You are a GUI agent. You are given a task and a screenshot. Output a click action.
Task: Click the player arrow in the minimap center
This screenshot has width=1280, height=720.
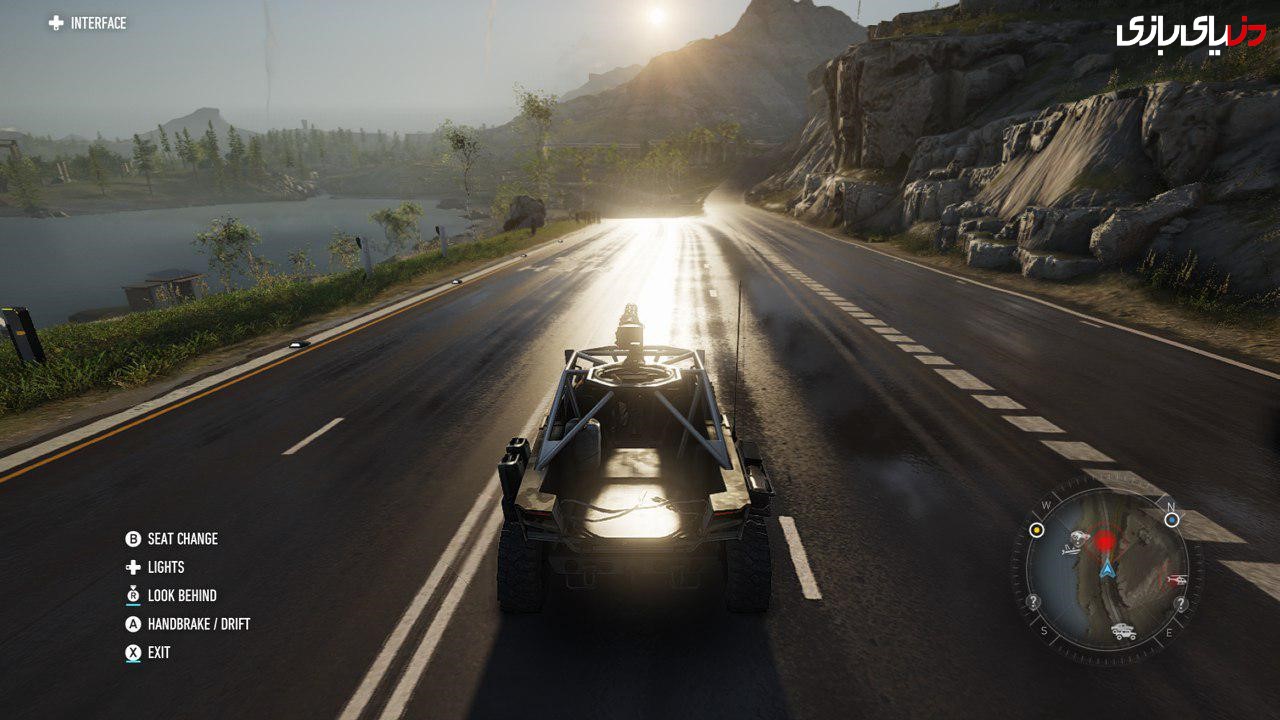(x=1108, y=569)
